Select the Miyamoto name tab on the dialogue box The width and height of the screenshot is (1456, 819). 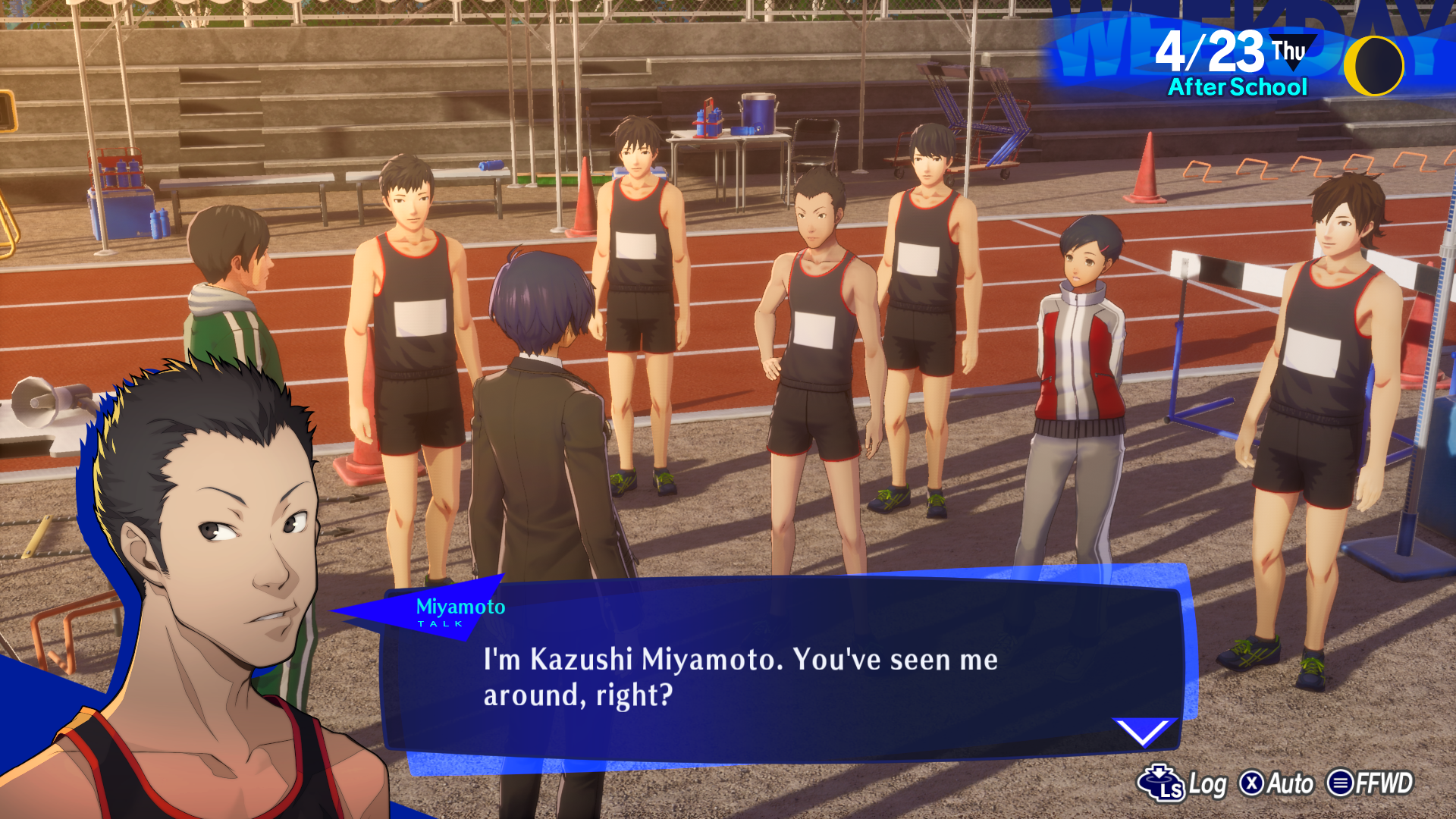click(461, 607)
